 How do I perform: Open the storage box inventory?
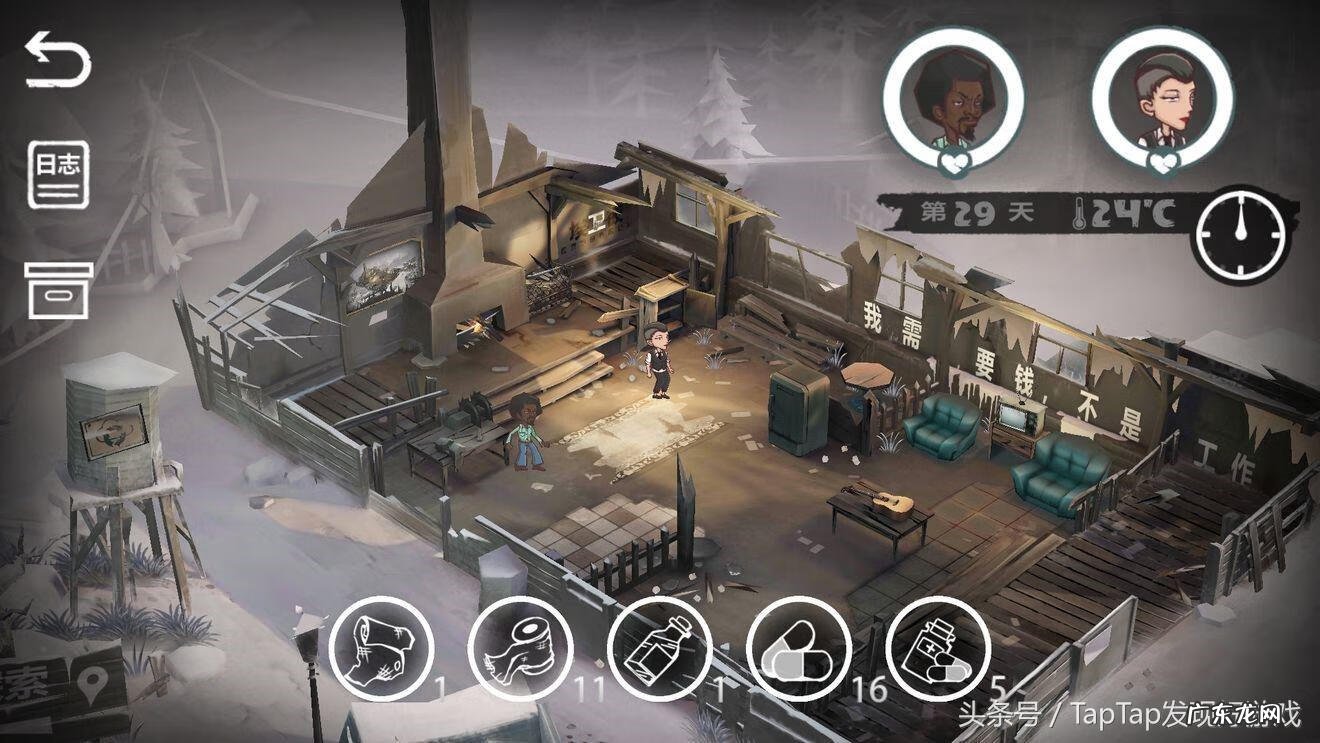coord(59,290)
